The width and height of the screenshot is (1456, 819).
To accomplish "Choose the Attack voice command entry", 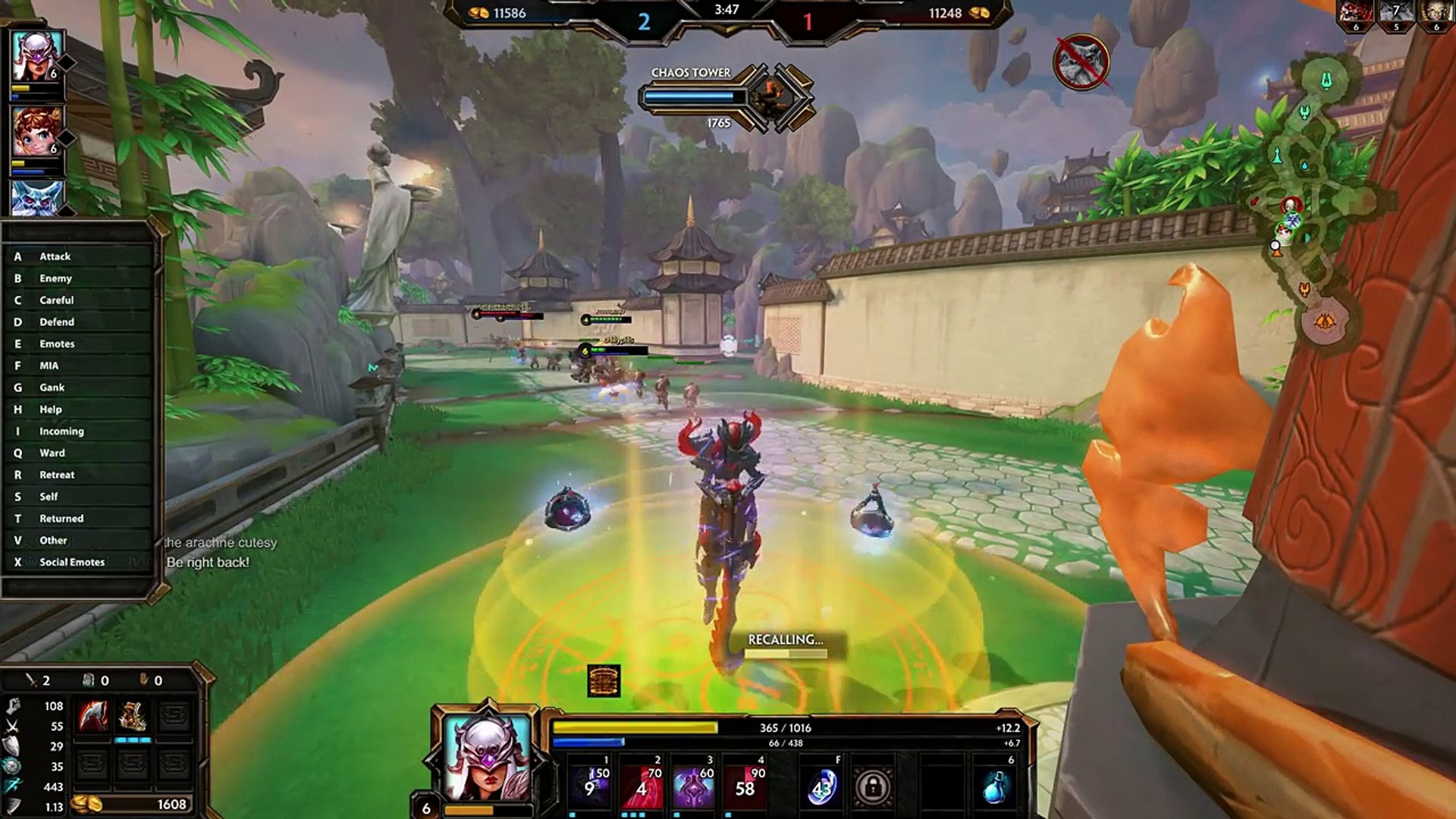I will 55,256.
